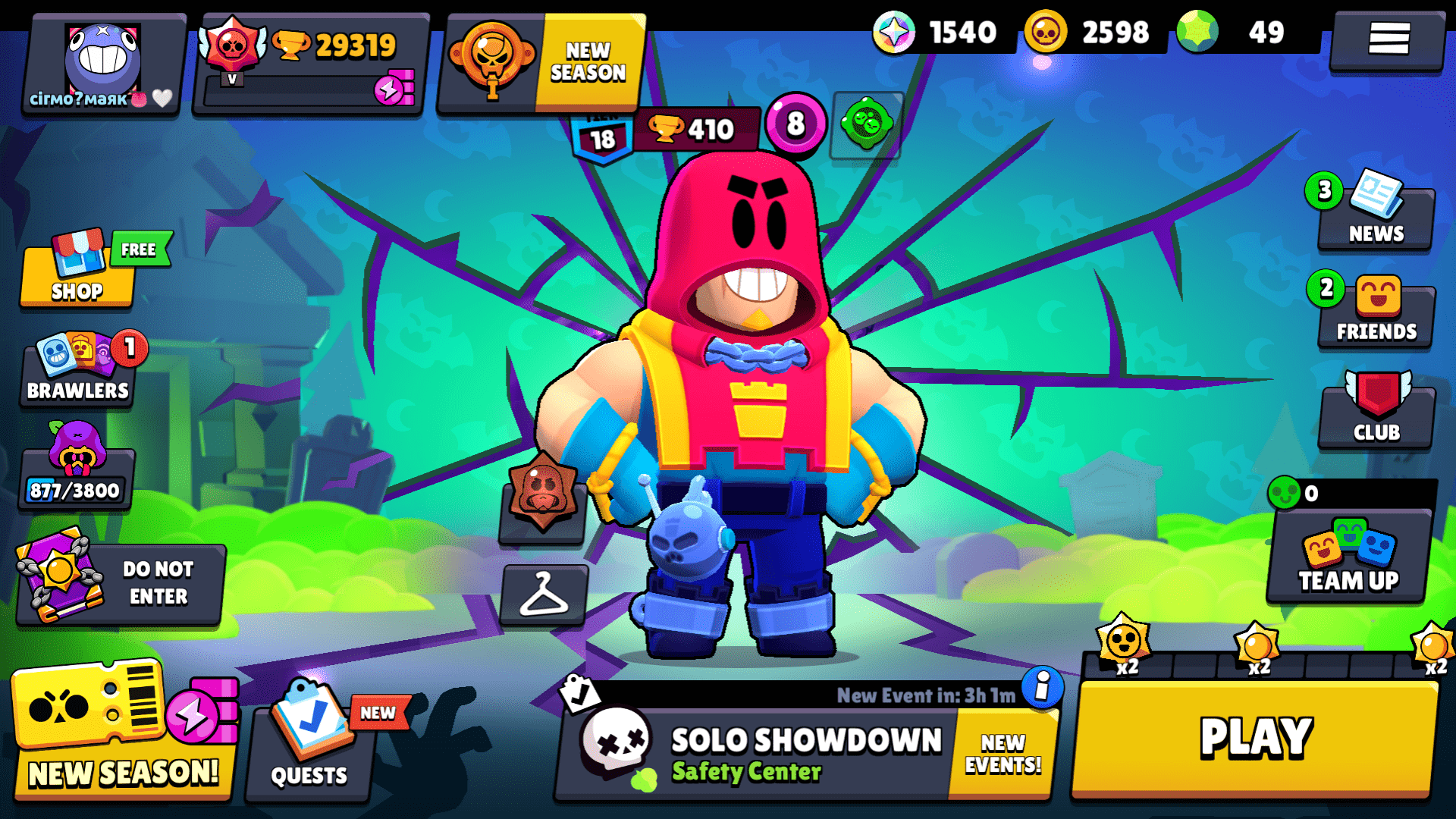Open the skins hanger icon
This screenshot has width=1456, height=819.
[x=544, y=596]
